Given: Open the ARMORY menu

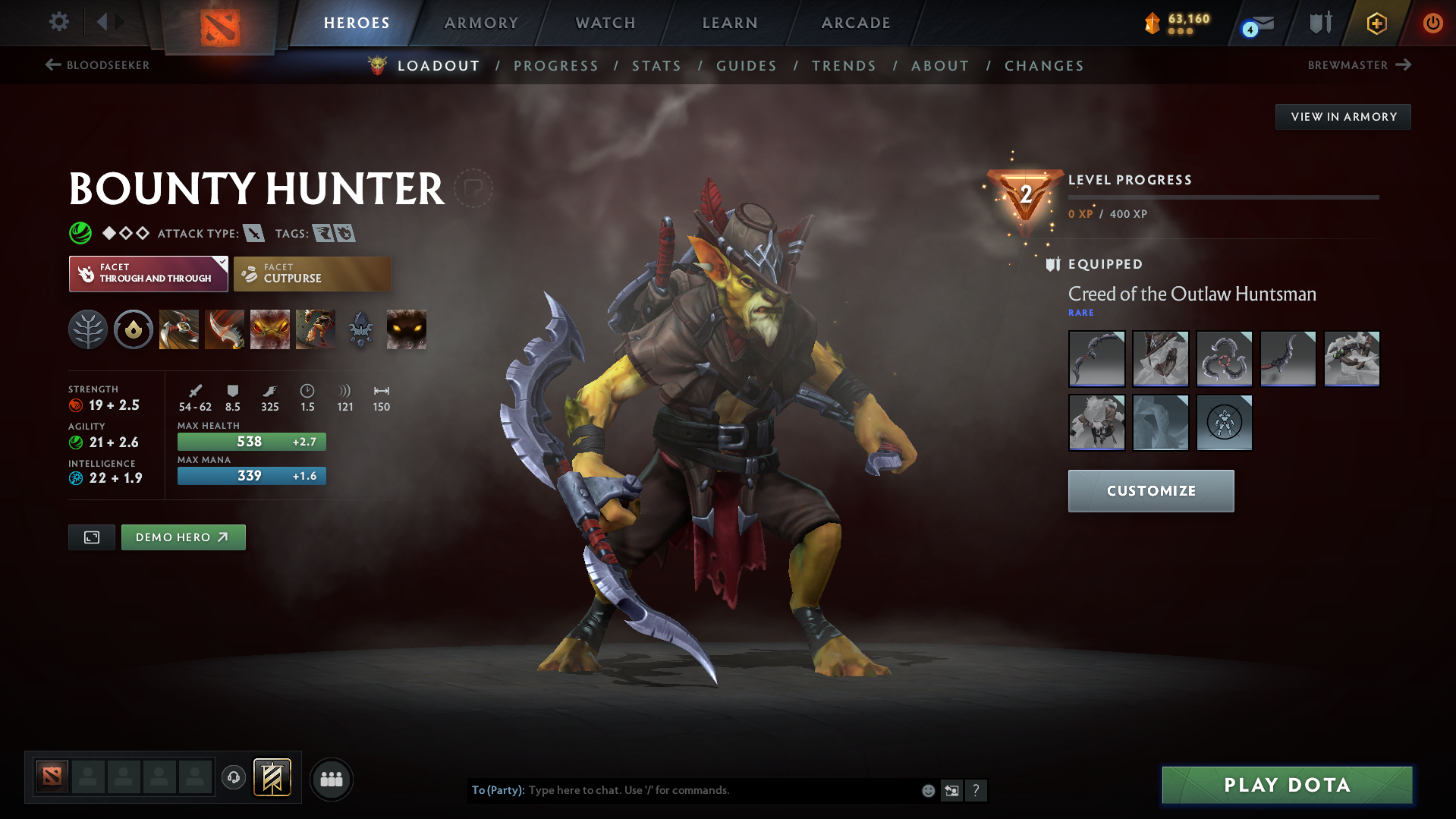Looking at the screenshot, I should (x=481, y=23).
